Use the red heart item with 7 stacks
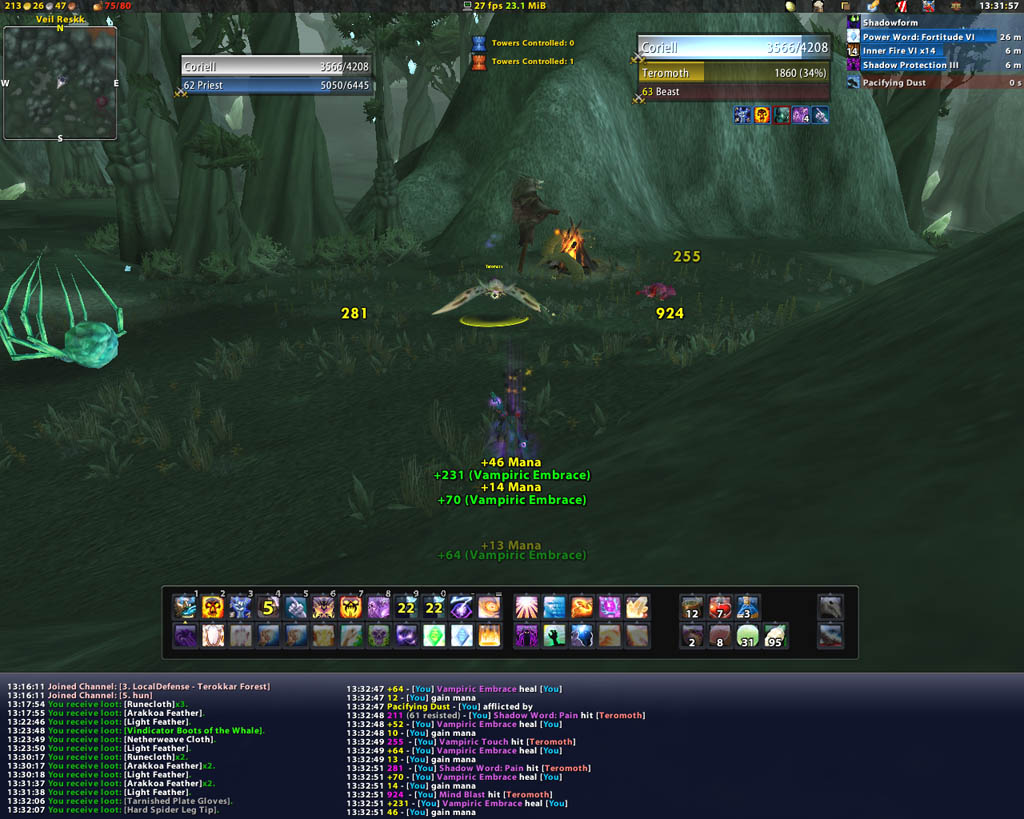The image size is (1024, 819). 720,607
